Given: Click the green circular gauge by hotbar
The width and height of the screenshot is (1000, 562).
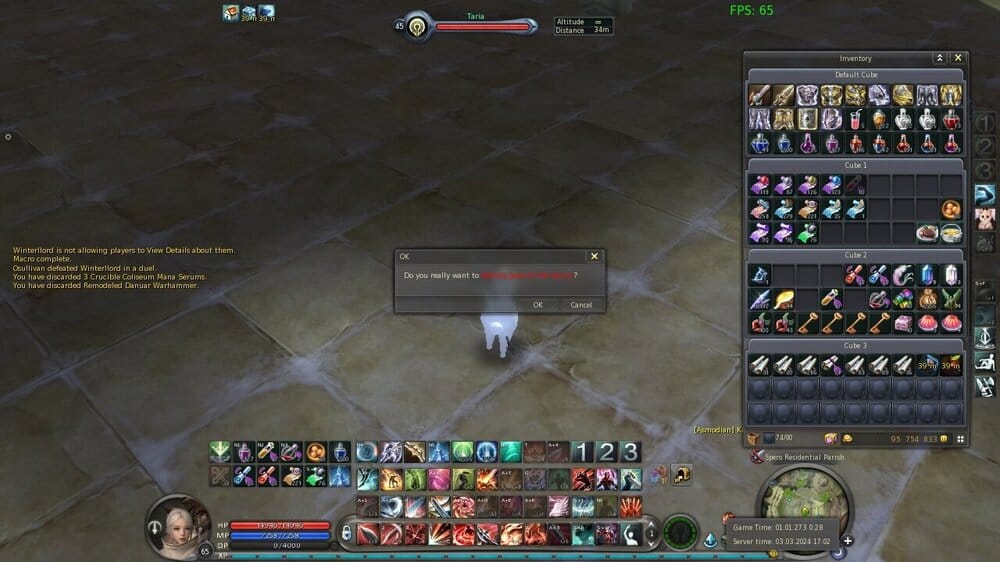Looking at the screenshot, I should click(681, 532).
